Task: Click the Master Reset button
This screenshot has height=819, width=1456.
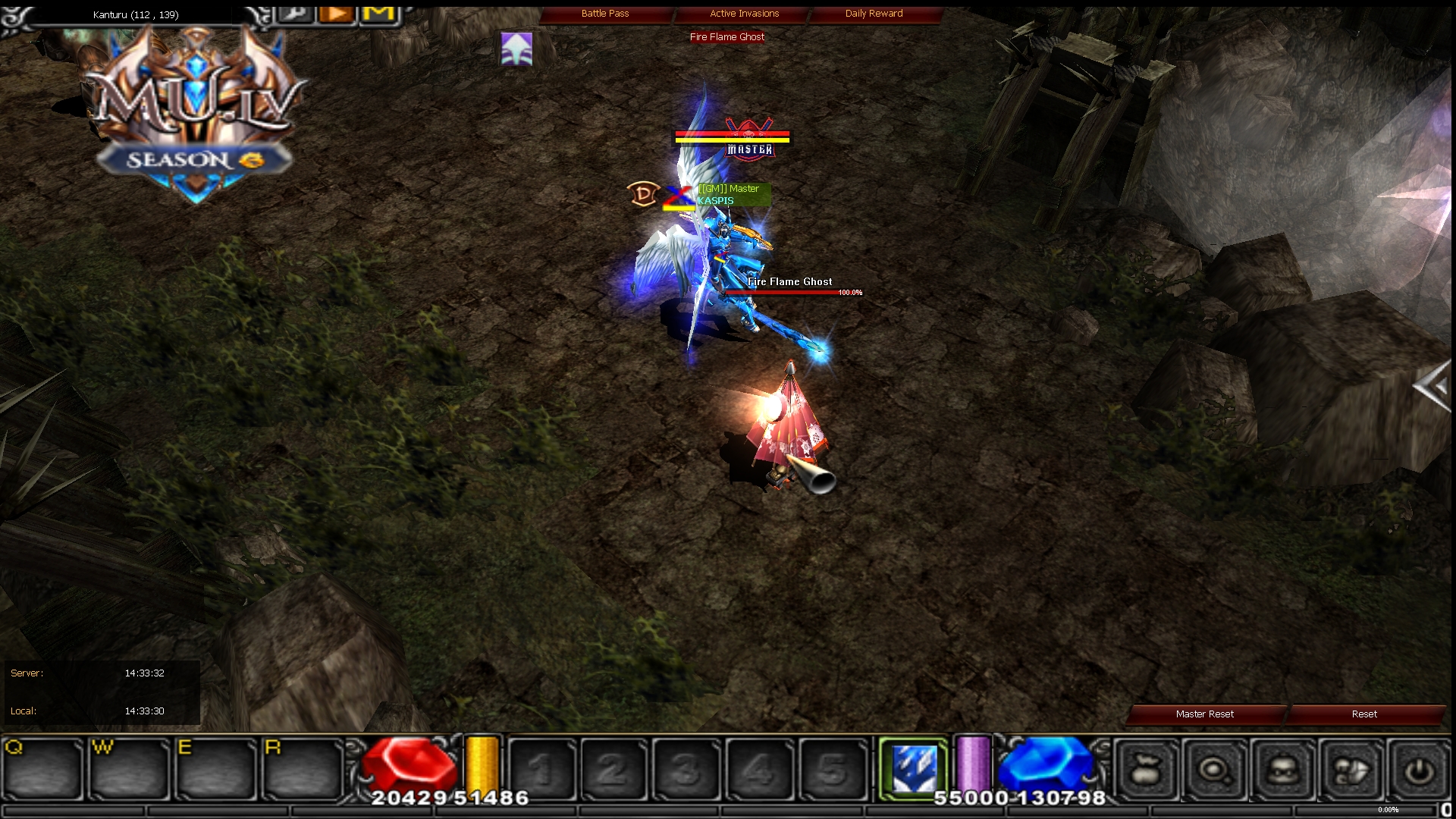Action: [x=1204, y=714]
